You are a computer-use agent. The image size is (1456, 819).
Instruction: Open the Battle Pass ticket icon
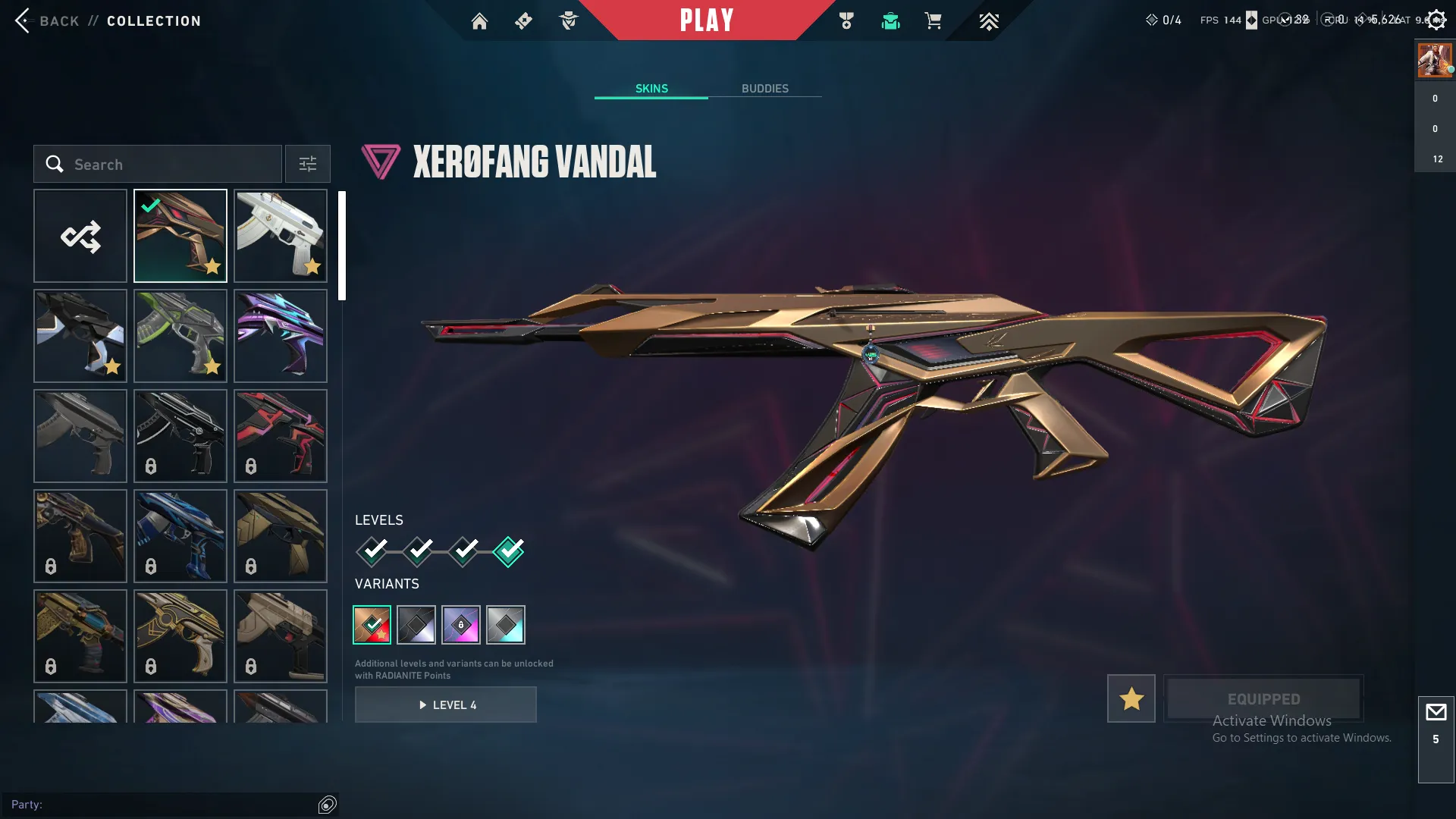tap(523, 21)
